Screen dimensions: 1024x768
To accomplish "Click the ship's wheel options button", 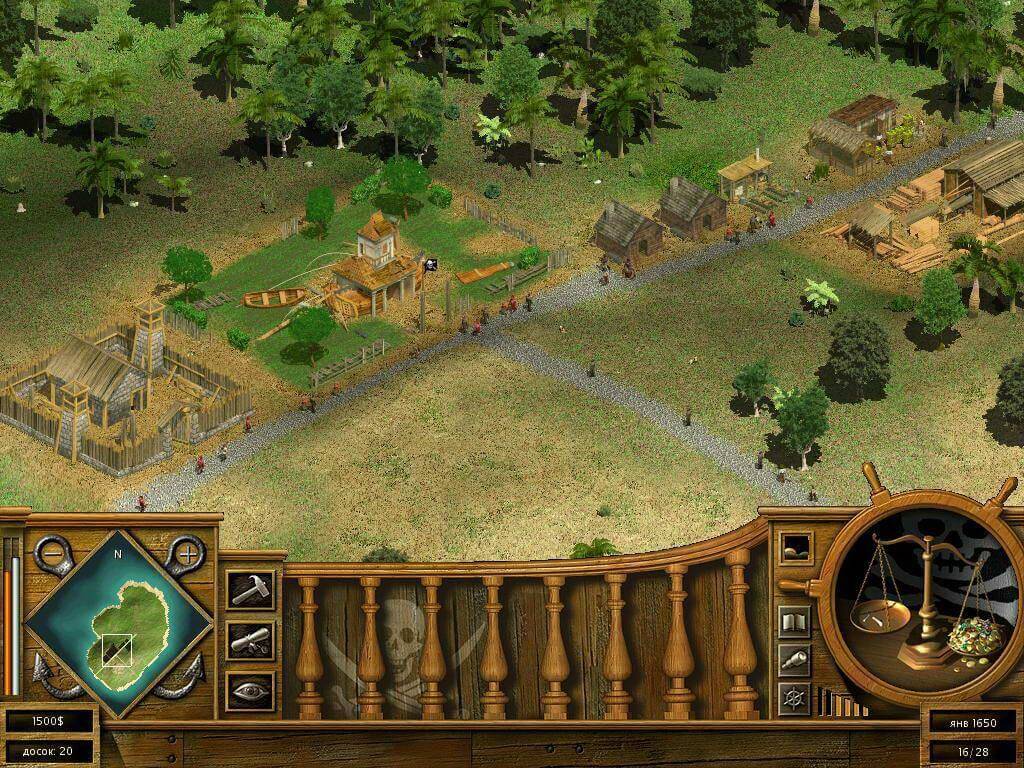I will 795,697.
